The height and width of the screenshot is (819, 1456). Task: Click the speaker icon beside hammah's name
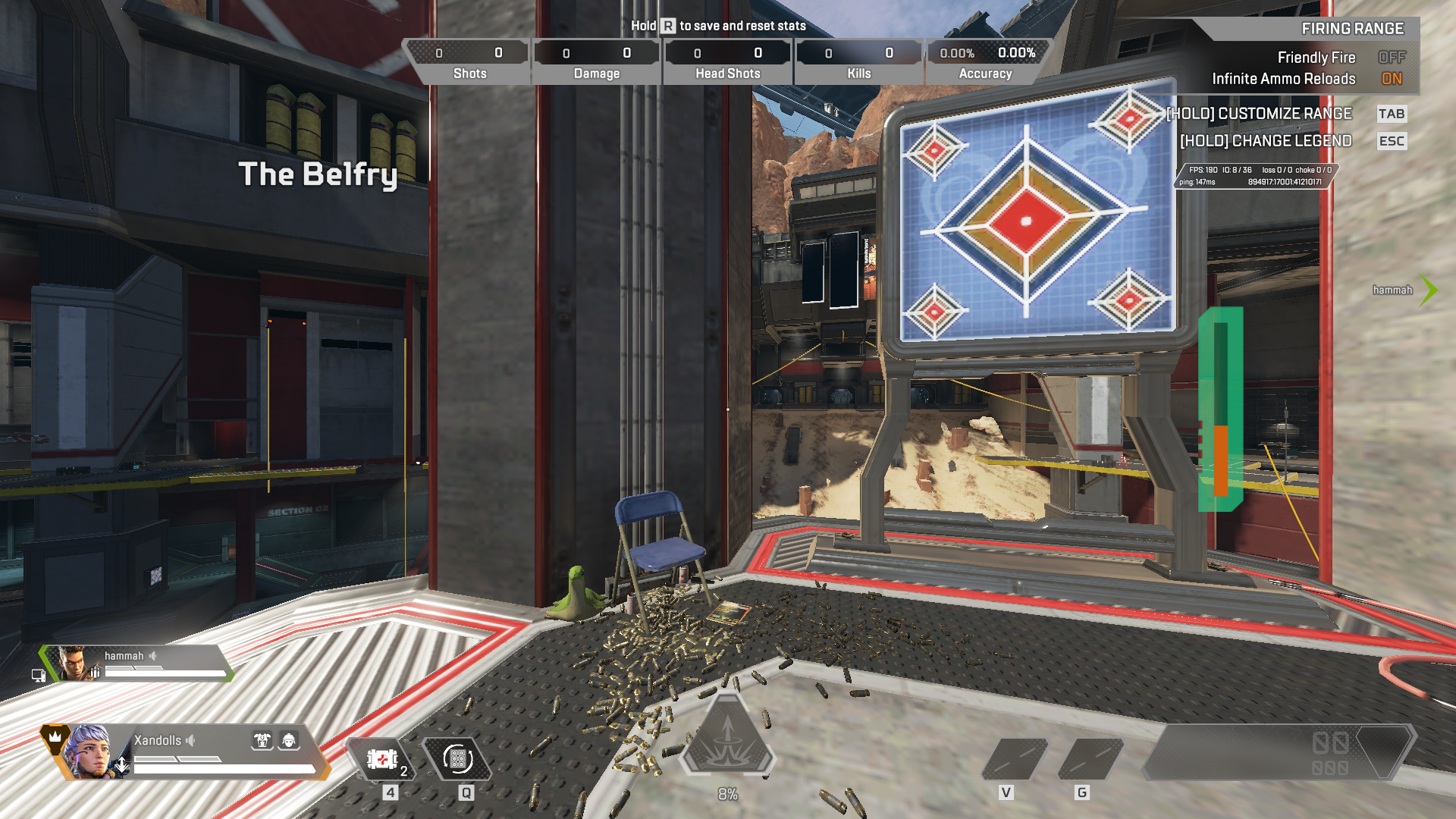point(153,656)
